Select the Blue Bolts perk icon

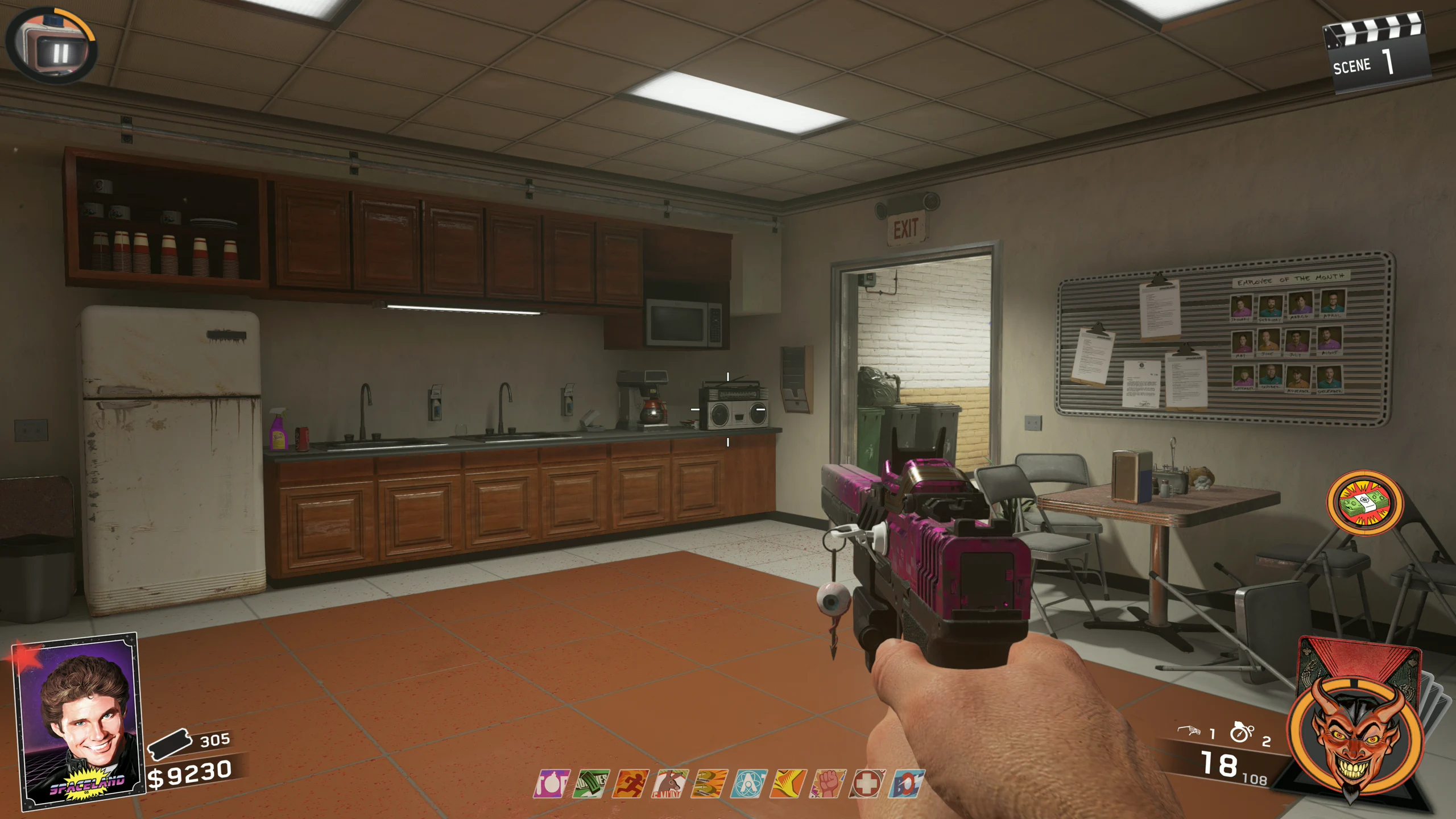(x=907, y=784)
